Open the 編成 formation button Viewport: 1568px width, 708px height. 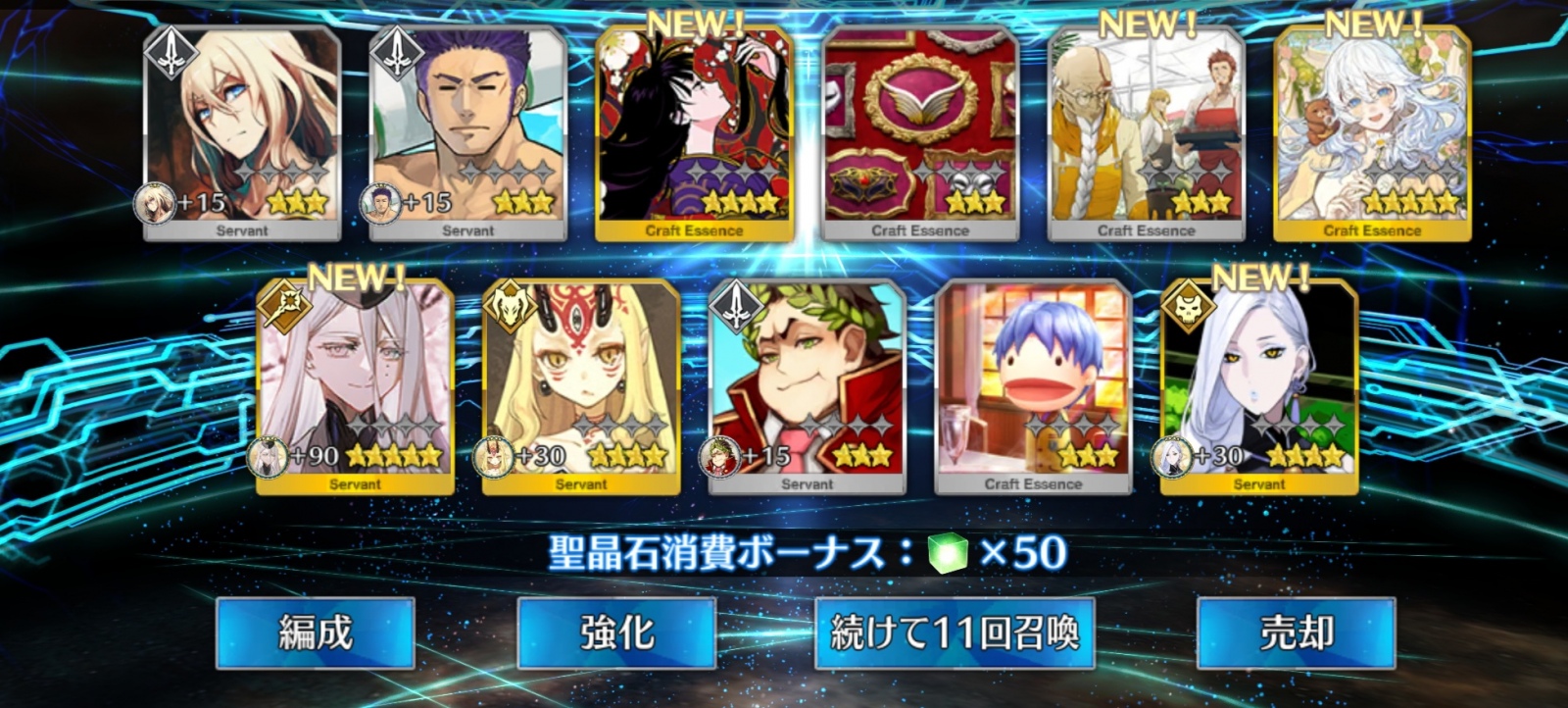(315, 633)
